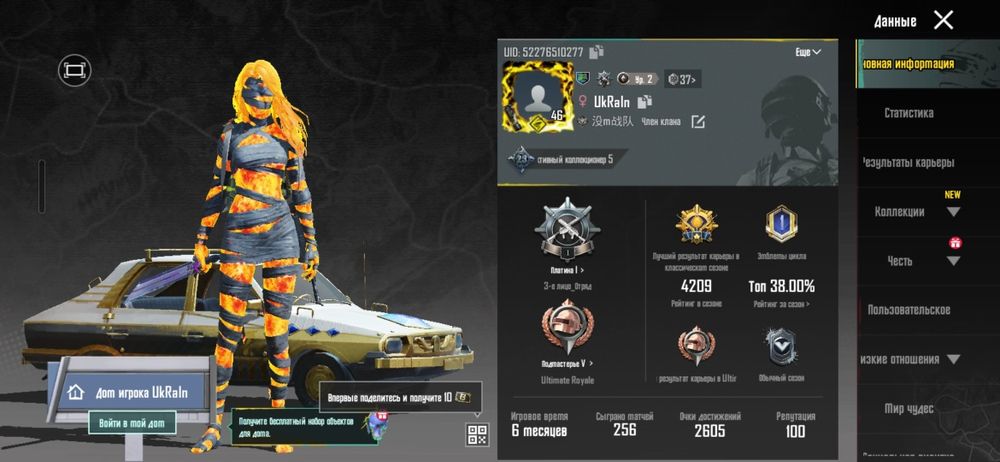1000x462 pixels.
Task: Copy the UID number
Action: coord(597,52)
